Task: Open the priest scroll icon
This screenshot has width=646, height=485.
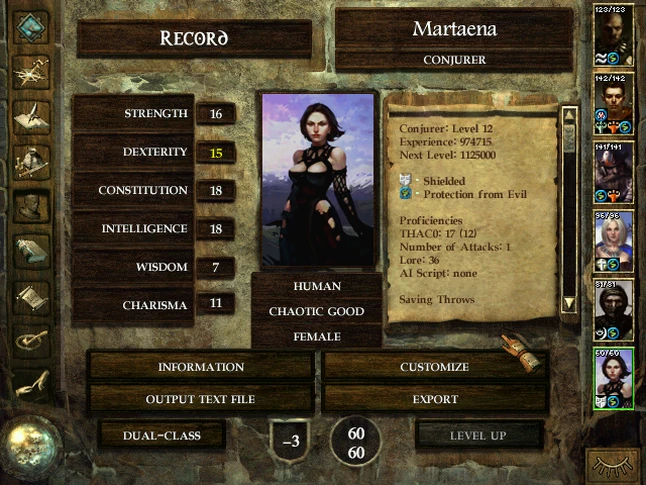Action: click(x=32, y=297)
